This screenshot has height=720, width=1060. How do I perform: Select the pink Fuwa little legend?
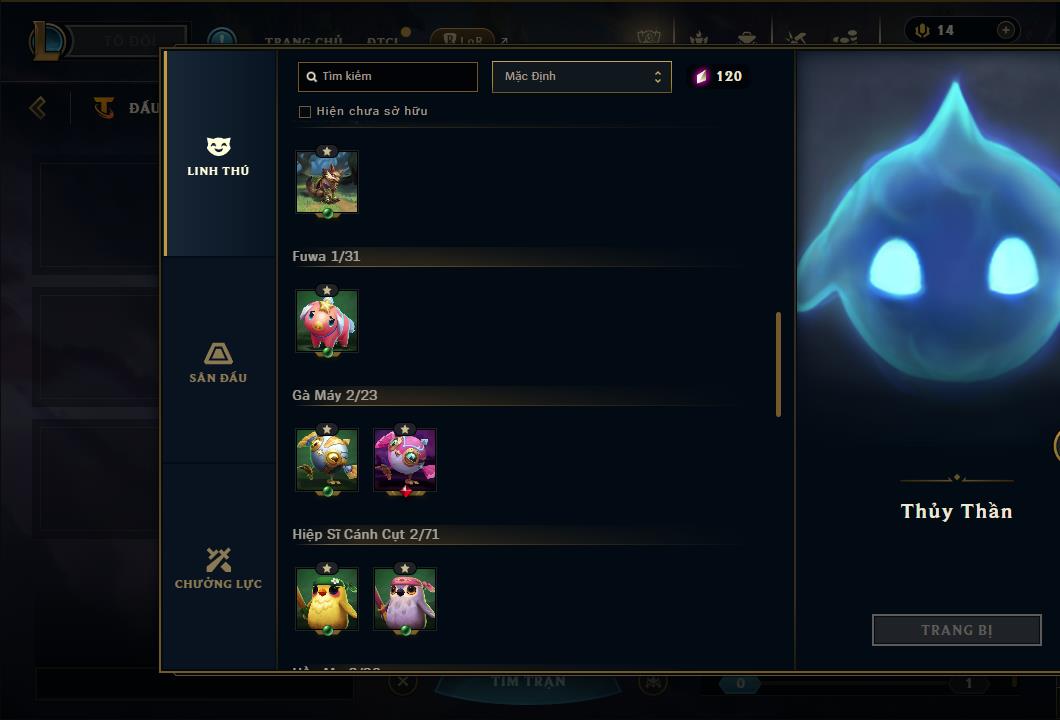327,321
